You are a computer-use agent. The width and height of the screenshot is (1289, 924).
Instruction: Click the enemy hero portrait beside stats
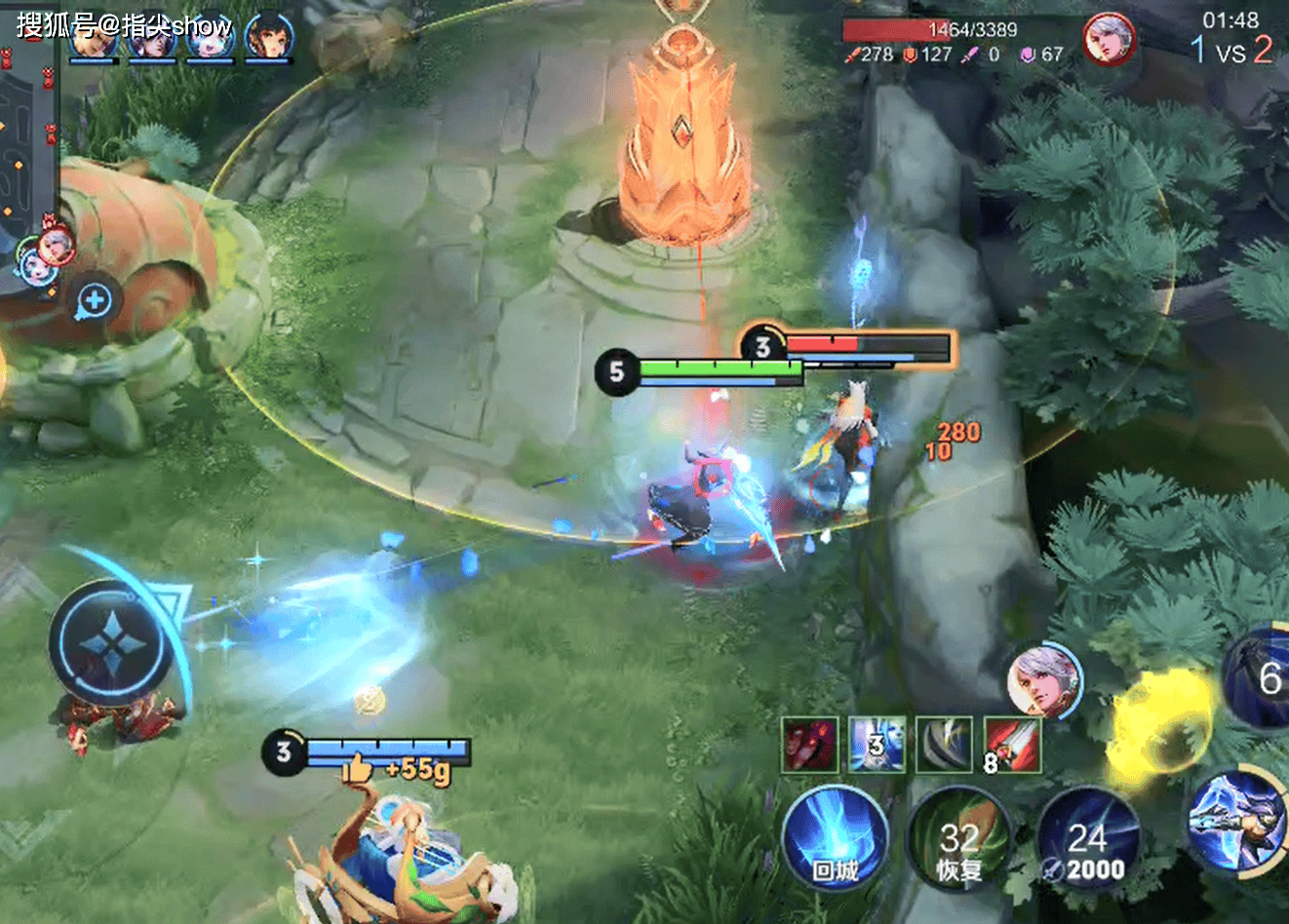pyautogui.click(x=1110, y=41)
